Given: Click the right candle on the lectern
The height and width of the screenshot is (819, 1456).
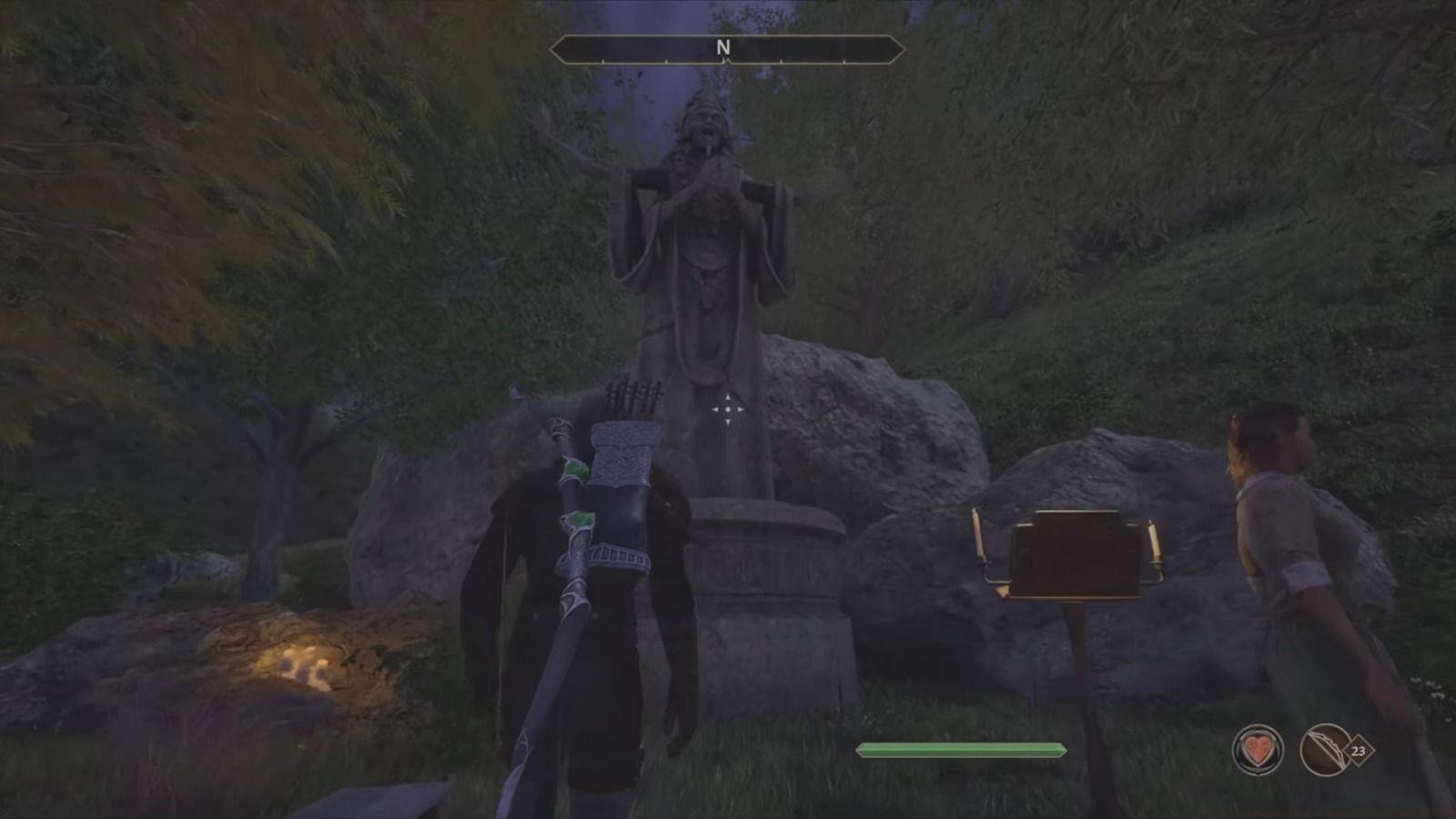Looking at the screenshot, I should (1156, 537).
